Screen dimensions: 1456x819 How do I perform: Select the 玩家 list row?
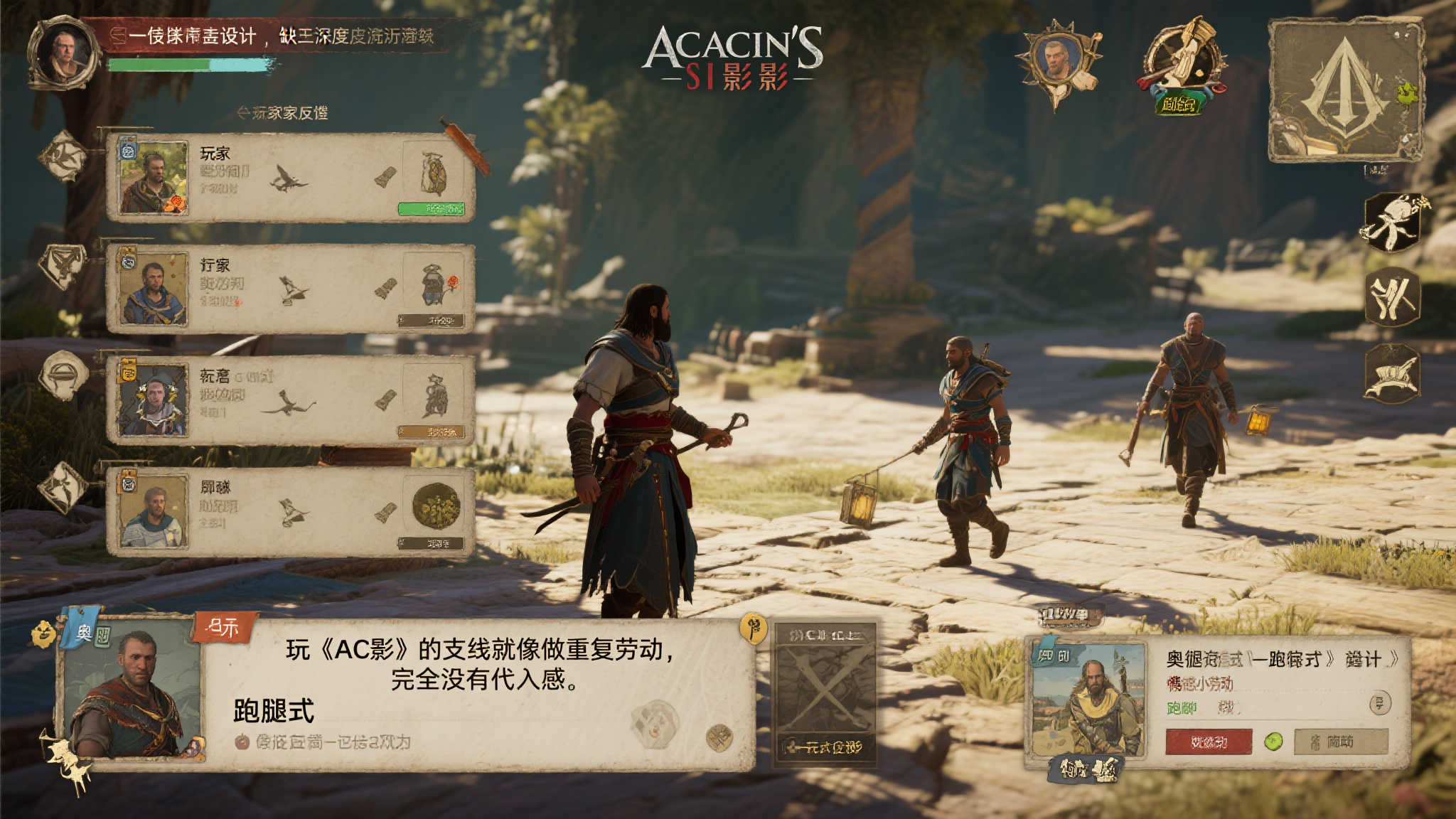pyautogui.click(x=290, y=177)
